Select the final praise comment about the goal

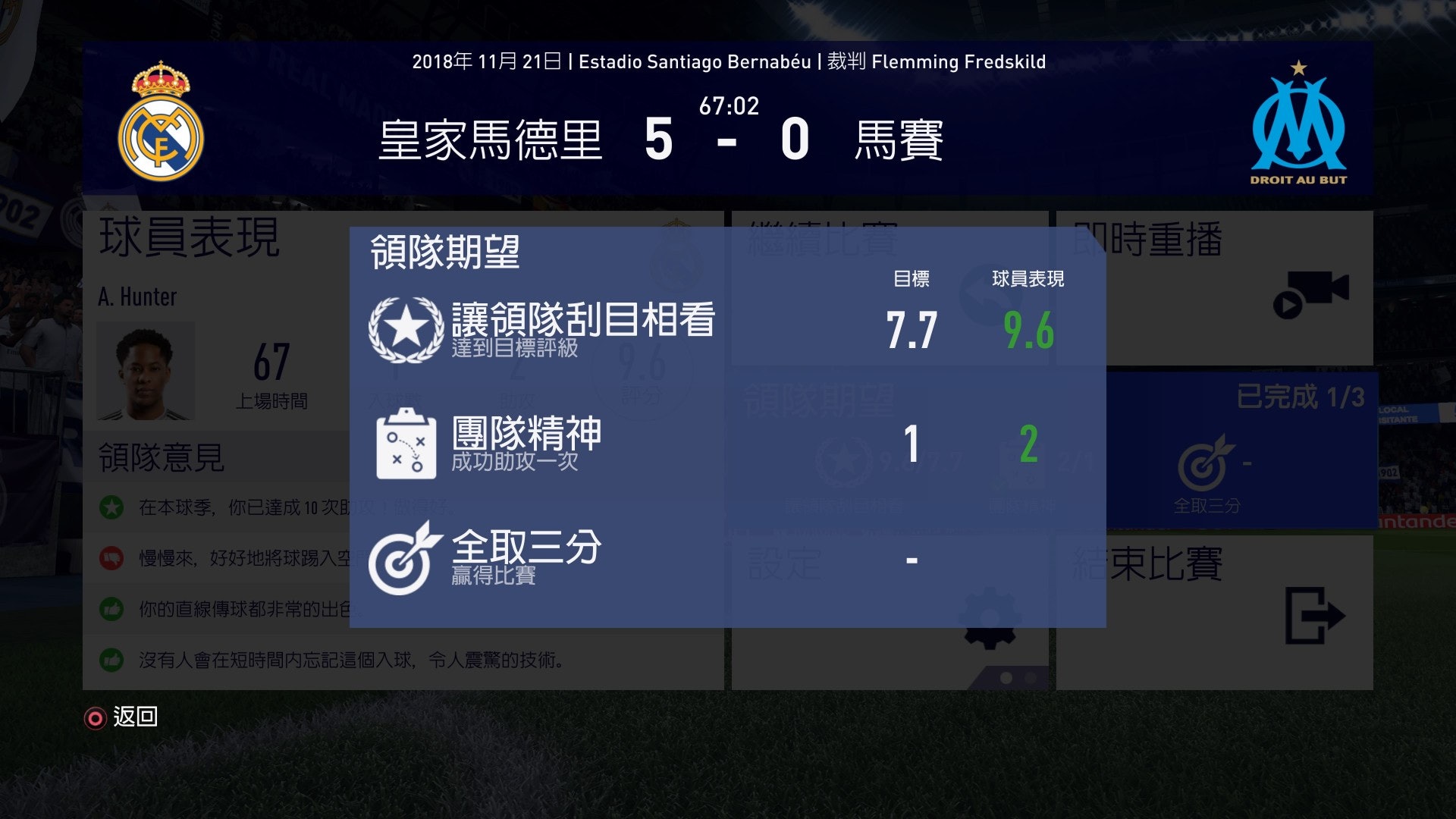tap(341, 660)
